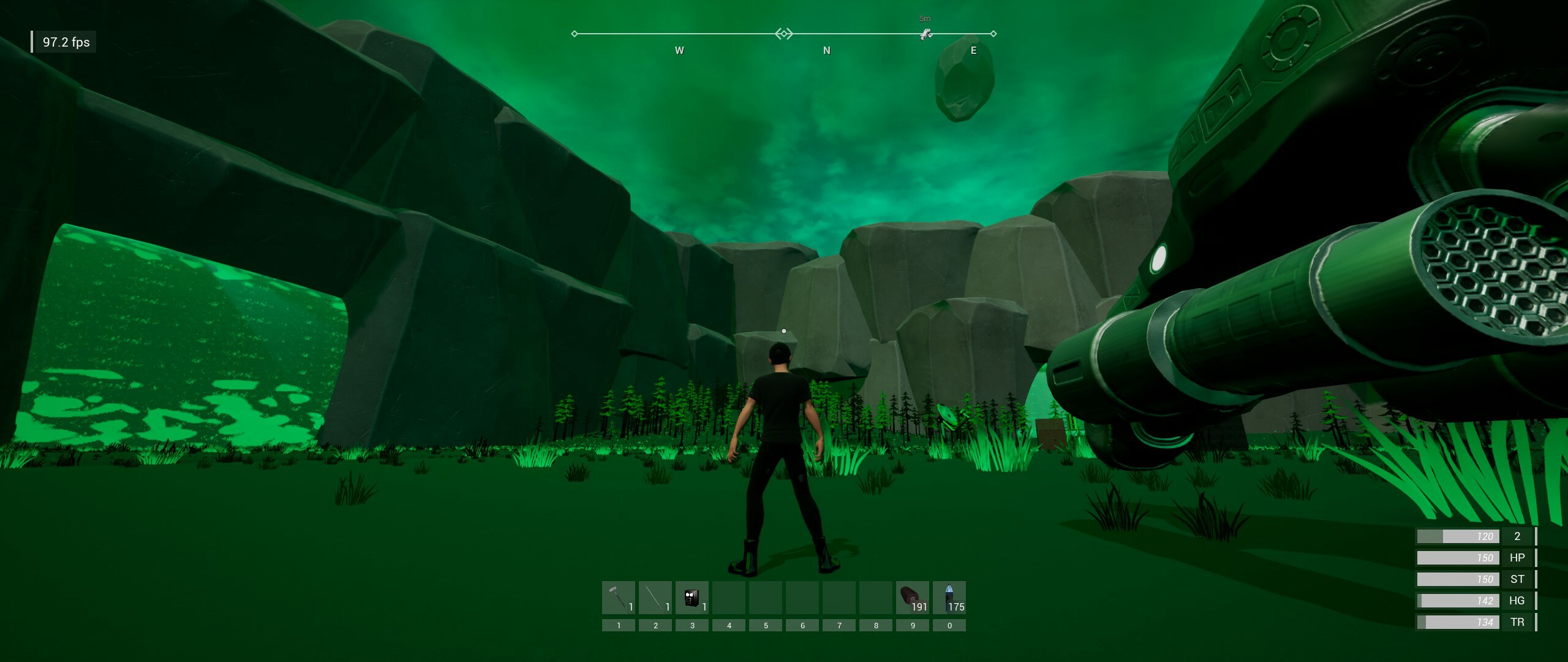
Task: Click the 97.2 fps counter display
Action: [65, 42]
